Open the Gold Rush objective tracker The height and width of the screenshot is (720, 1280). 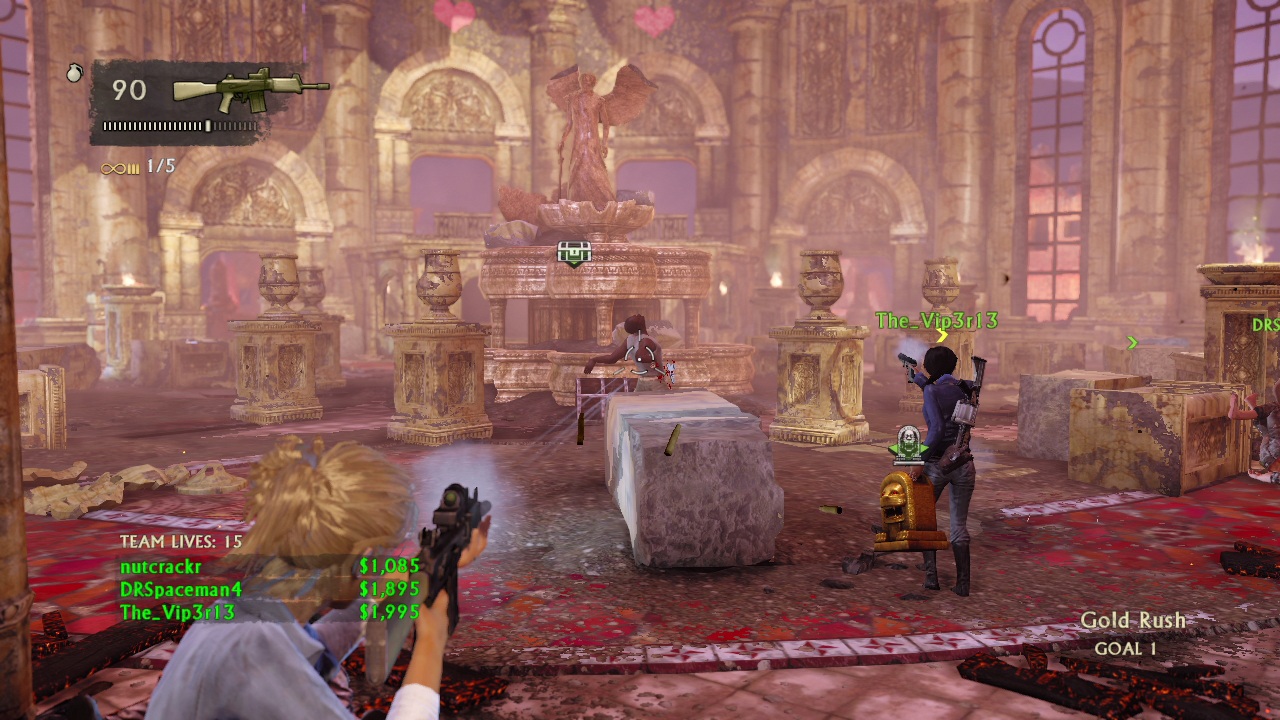(x=1132, y=633)
